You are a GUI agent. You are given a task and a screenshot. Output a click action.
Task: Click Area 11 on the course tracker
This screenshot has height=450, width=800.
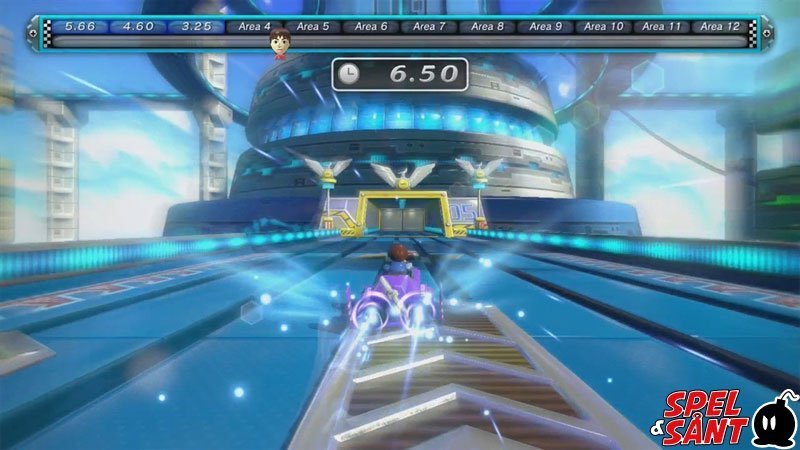[661, 26]
